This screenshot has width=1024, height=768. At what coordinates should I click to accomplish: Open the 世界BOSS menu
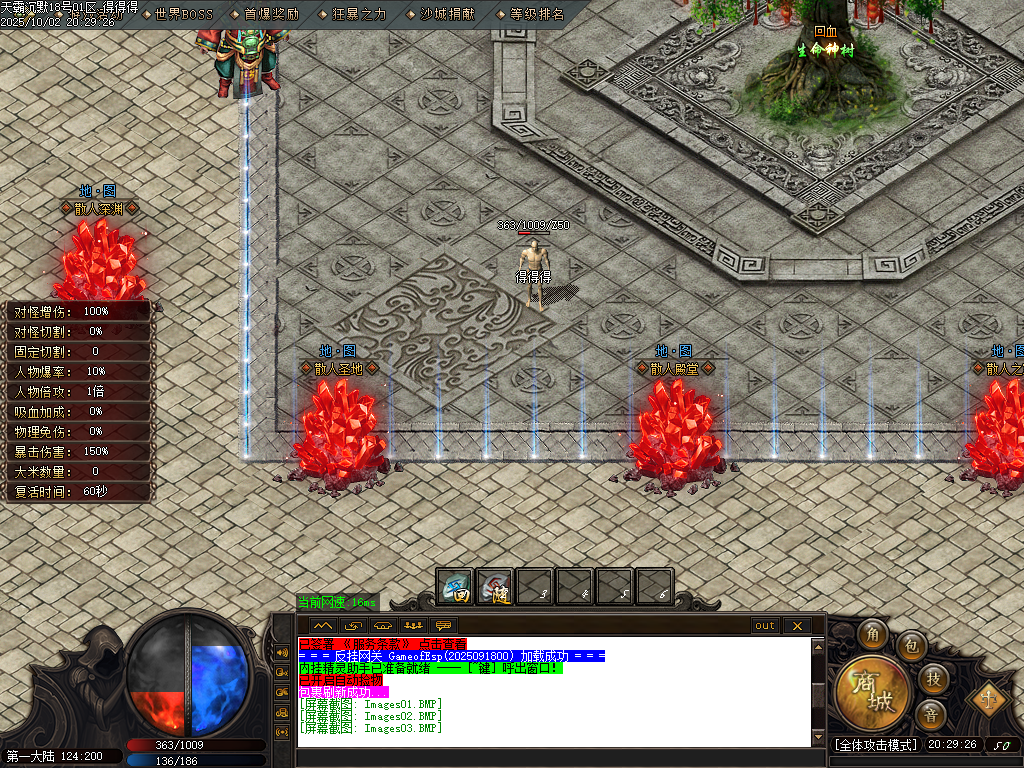pyautogui.click(x=184, y=15)
